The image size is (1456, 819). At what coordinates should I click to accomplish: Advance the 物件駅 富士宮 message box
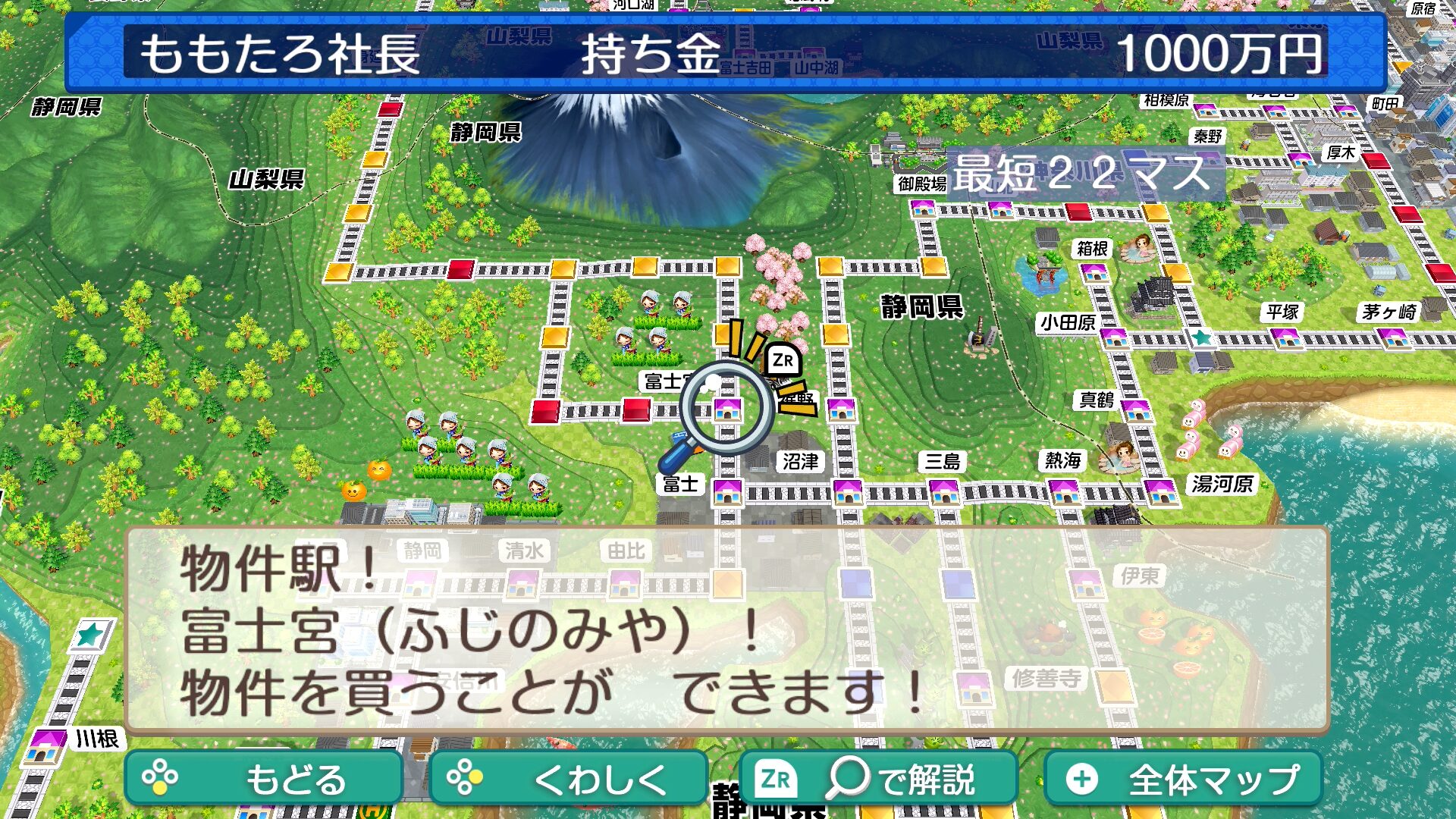[x=726, y=629]
